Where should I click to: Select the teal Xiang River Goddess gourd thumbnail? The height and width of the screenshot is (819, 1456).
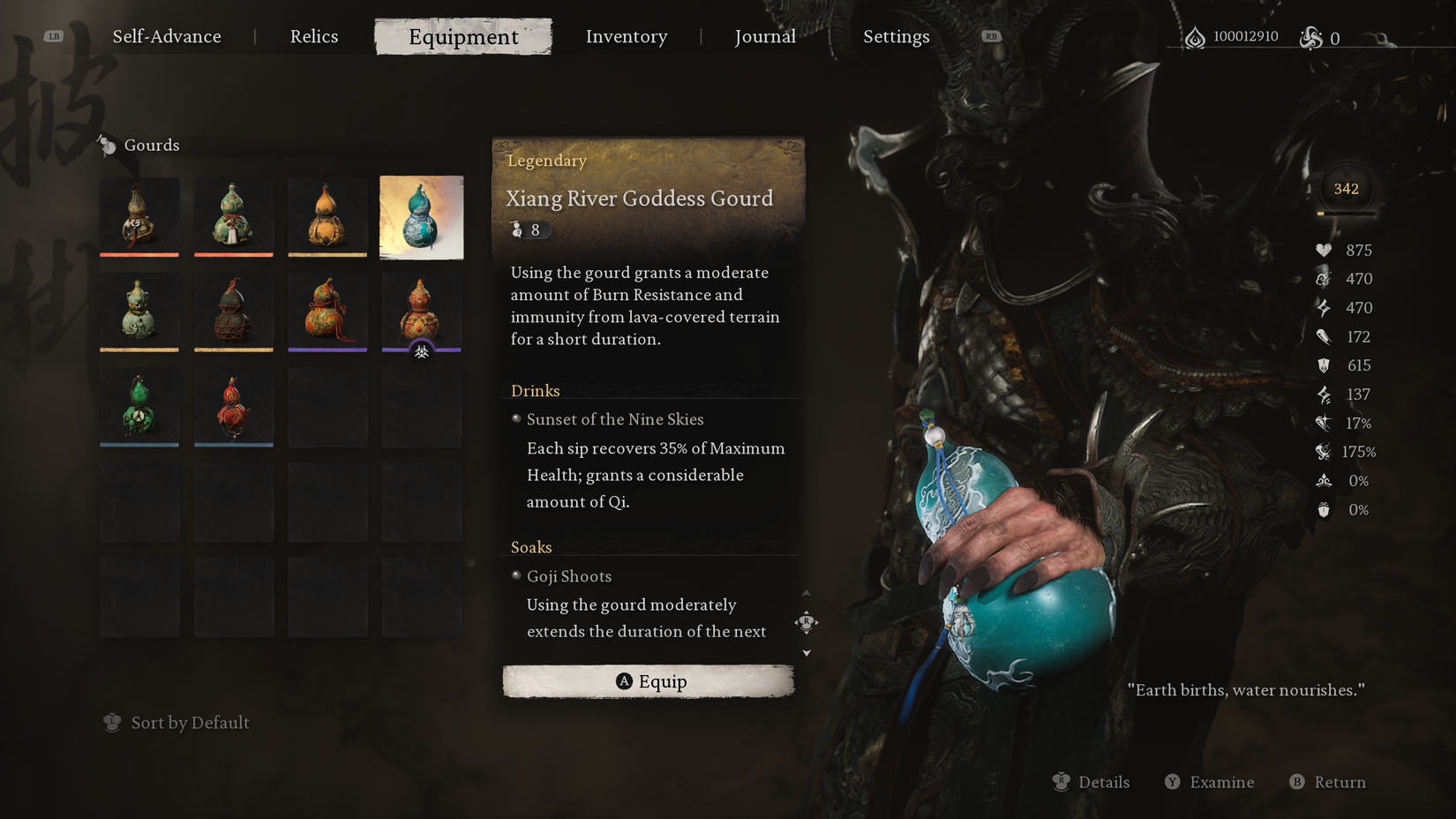point(421,217)
